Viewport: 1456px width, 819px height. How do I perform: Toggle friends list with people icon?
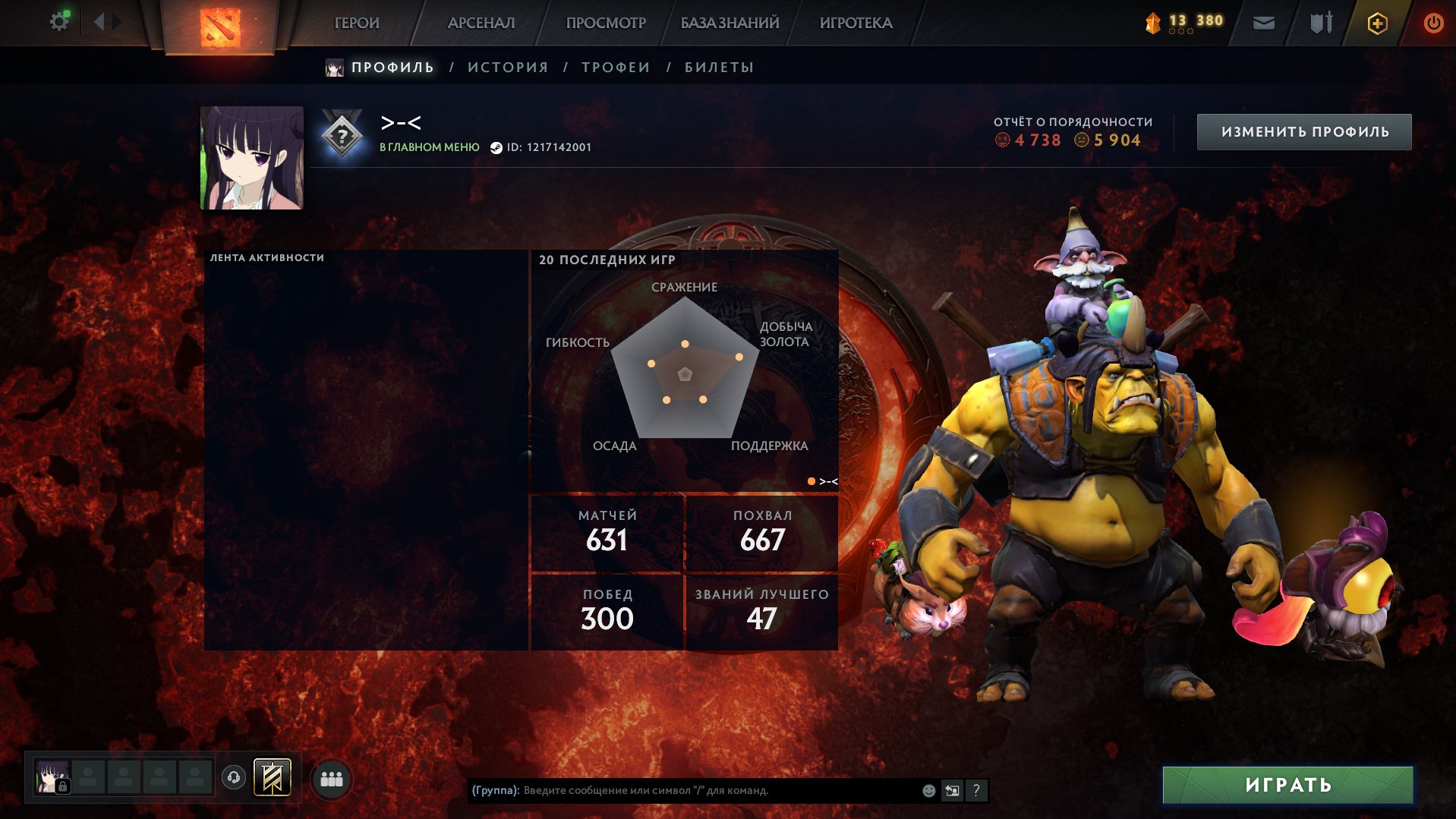click(330, 778)
